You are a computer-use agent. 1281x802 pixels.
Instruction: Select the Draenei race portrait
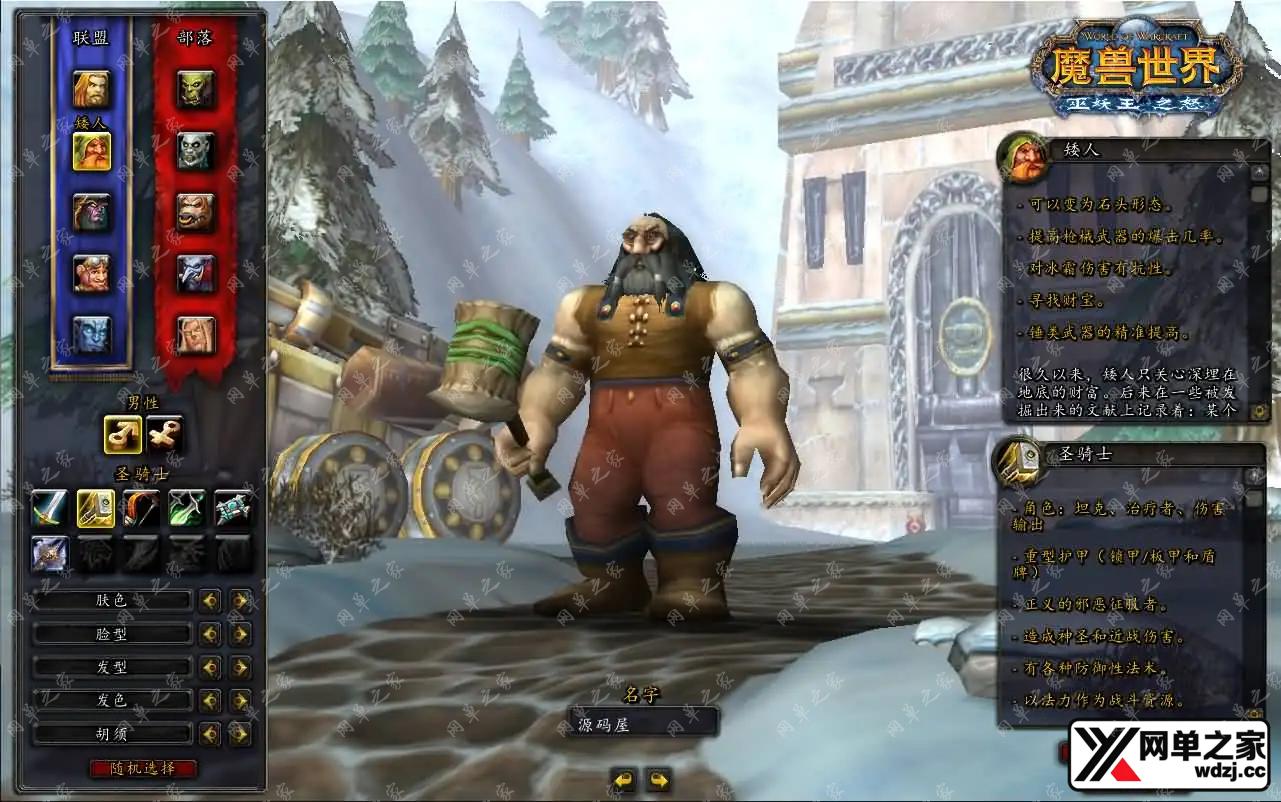[91, 335]
